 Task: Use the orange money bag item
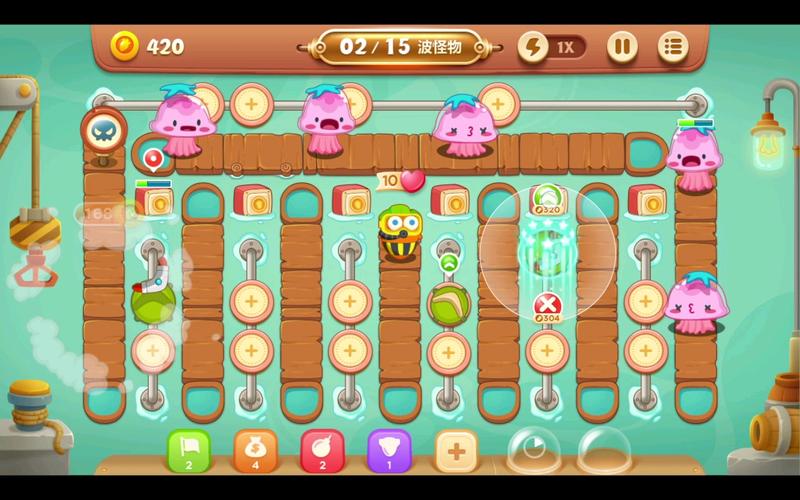click(255, 451)
